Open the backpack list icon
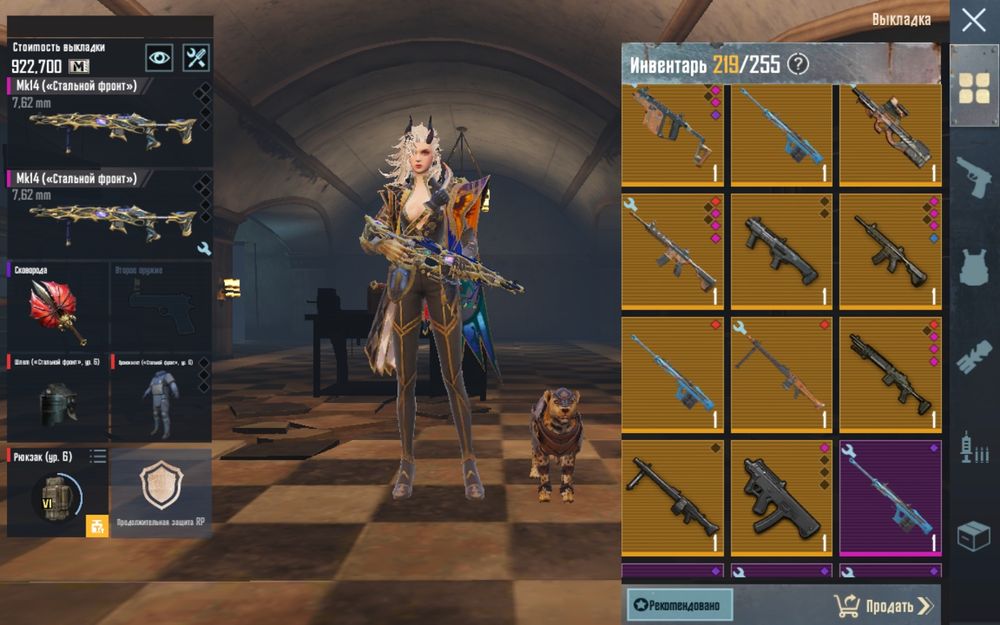 pos(98,457)
